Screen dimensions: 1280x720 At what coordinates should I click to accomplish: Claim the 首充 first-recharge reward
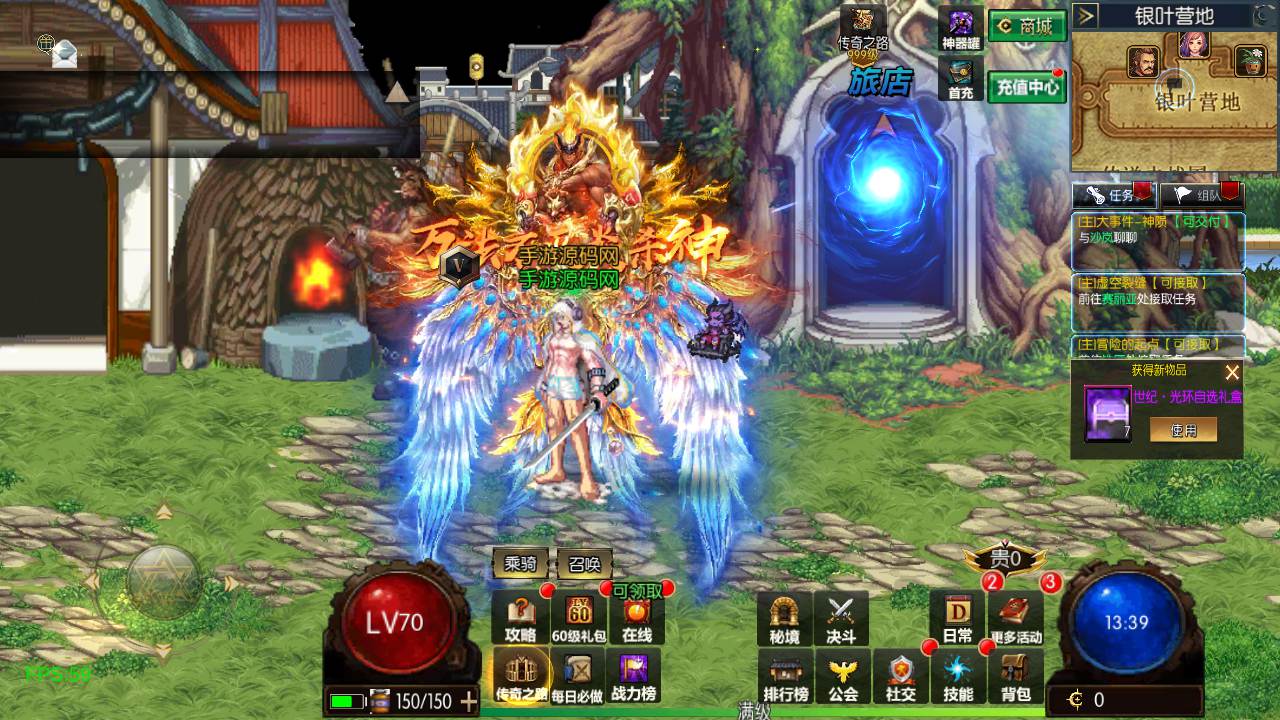click(x=961, y=79)
